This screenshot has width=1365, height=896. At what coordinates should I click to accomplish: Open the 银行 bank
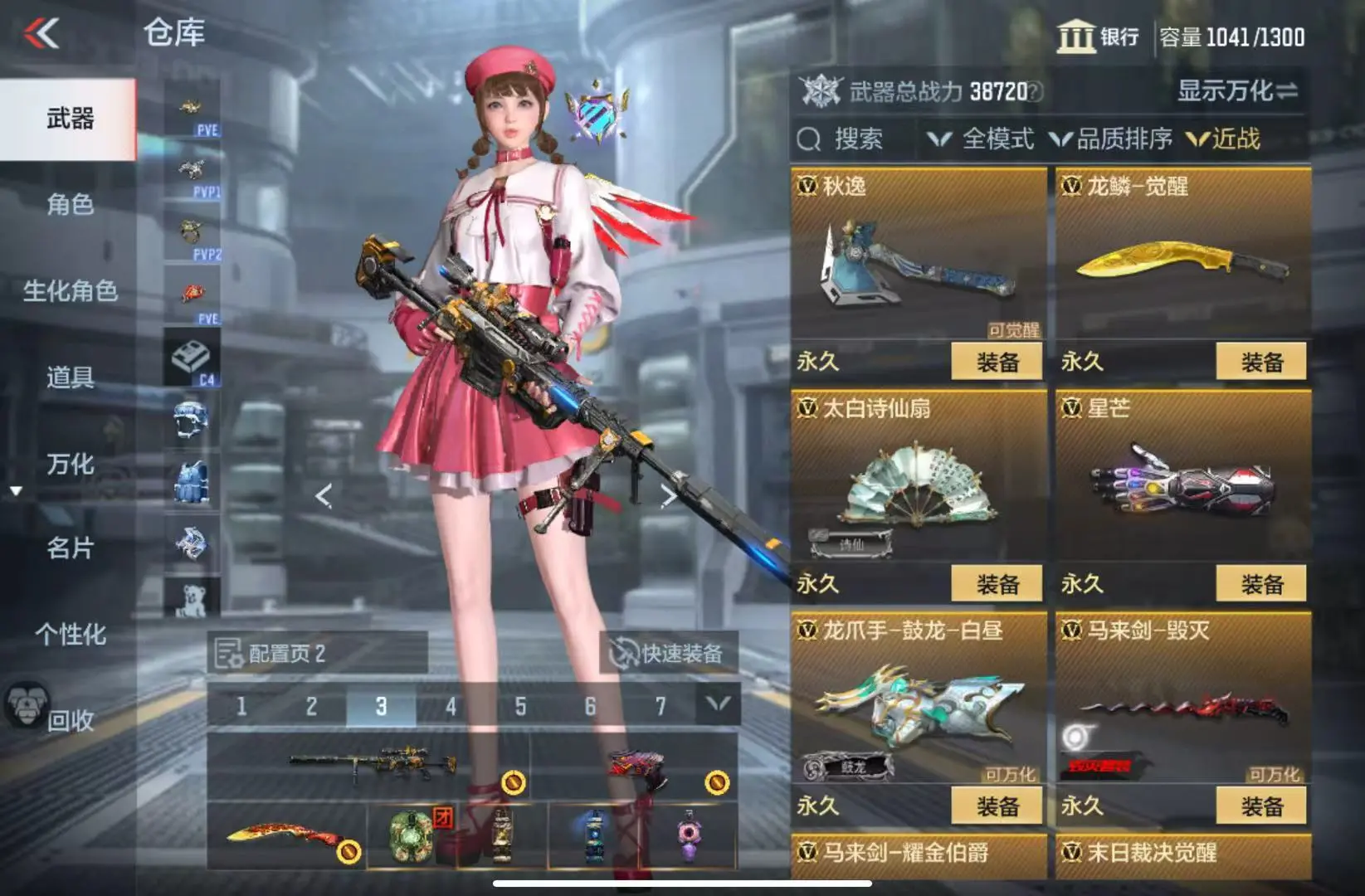tap(1098, 37)
